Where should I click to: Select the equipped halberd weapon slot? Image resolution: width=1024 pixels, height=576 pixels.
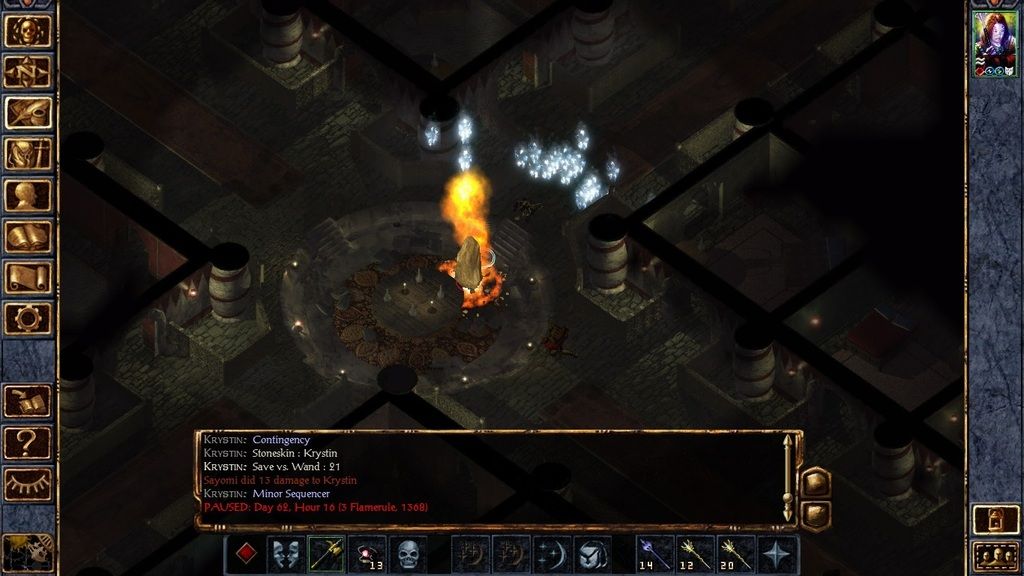(x=327, y=554)
